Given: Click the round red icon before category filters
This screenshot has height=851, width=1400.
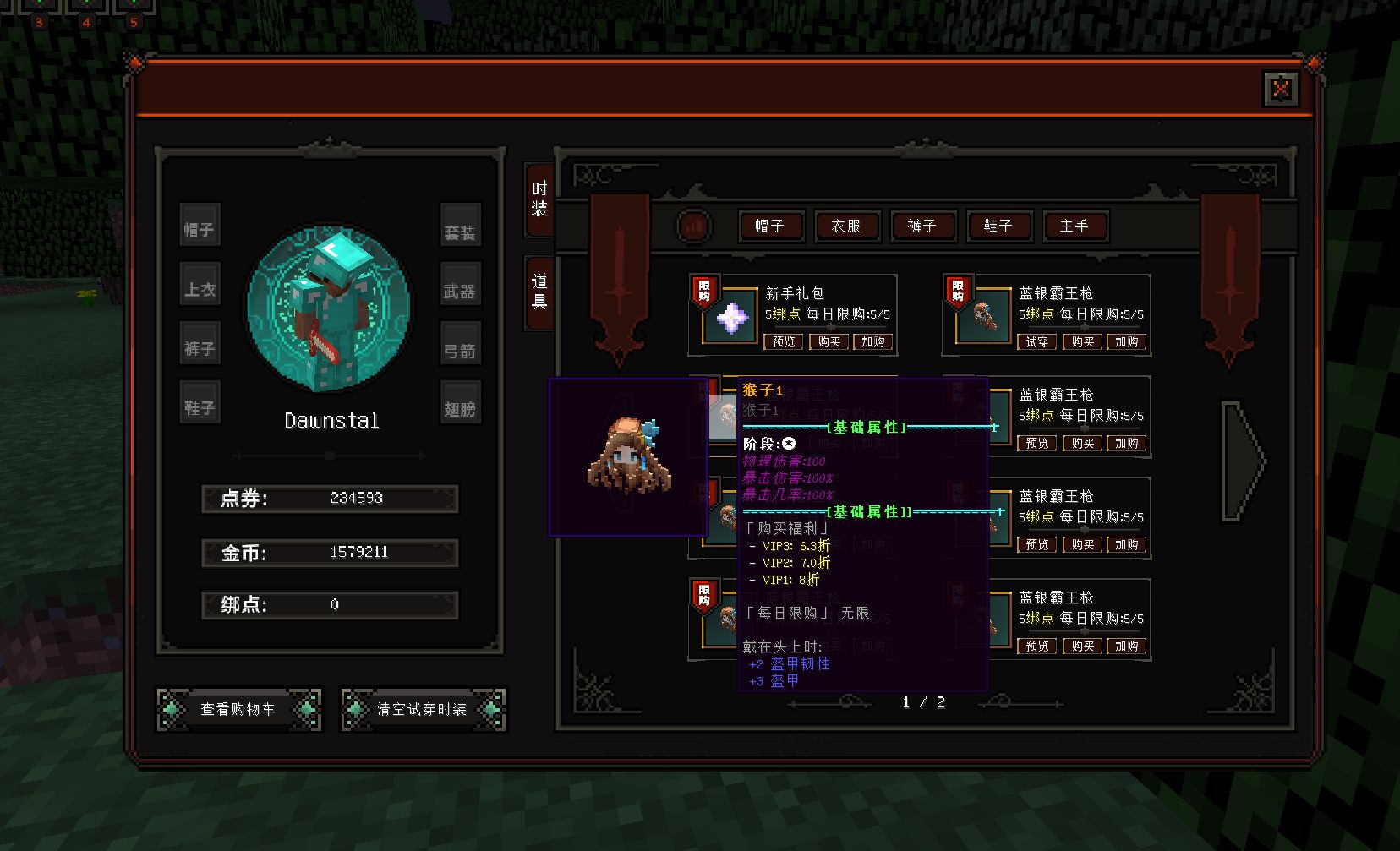Looking at the screenshot, I should click(x=694, y=226).
